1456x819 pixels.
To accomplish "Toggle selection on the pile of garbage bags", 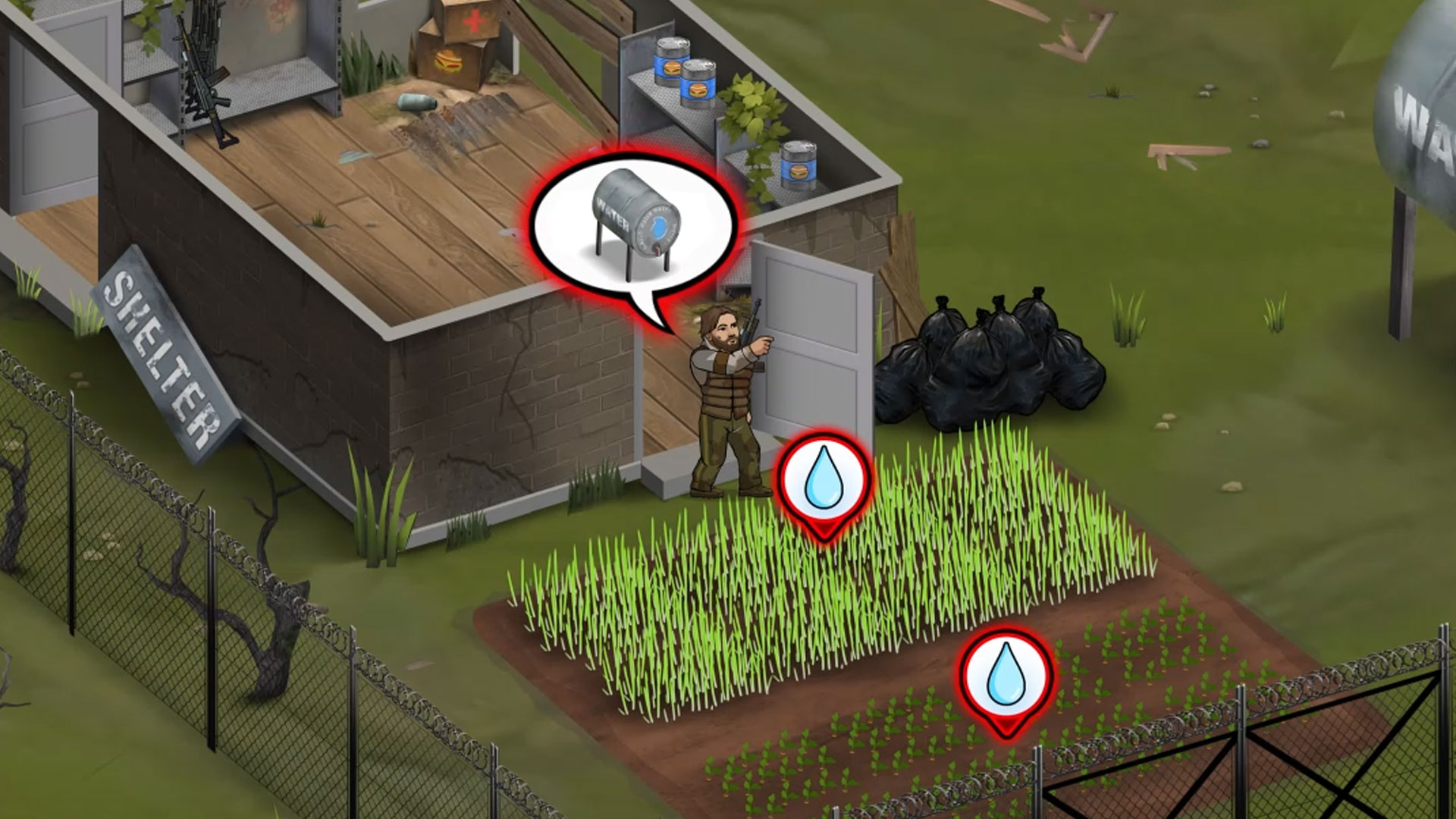I will (986, 364).
